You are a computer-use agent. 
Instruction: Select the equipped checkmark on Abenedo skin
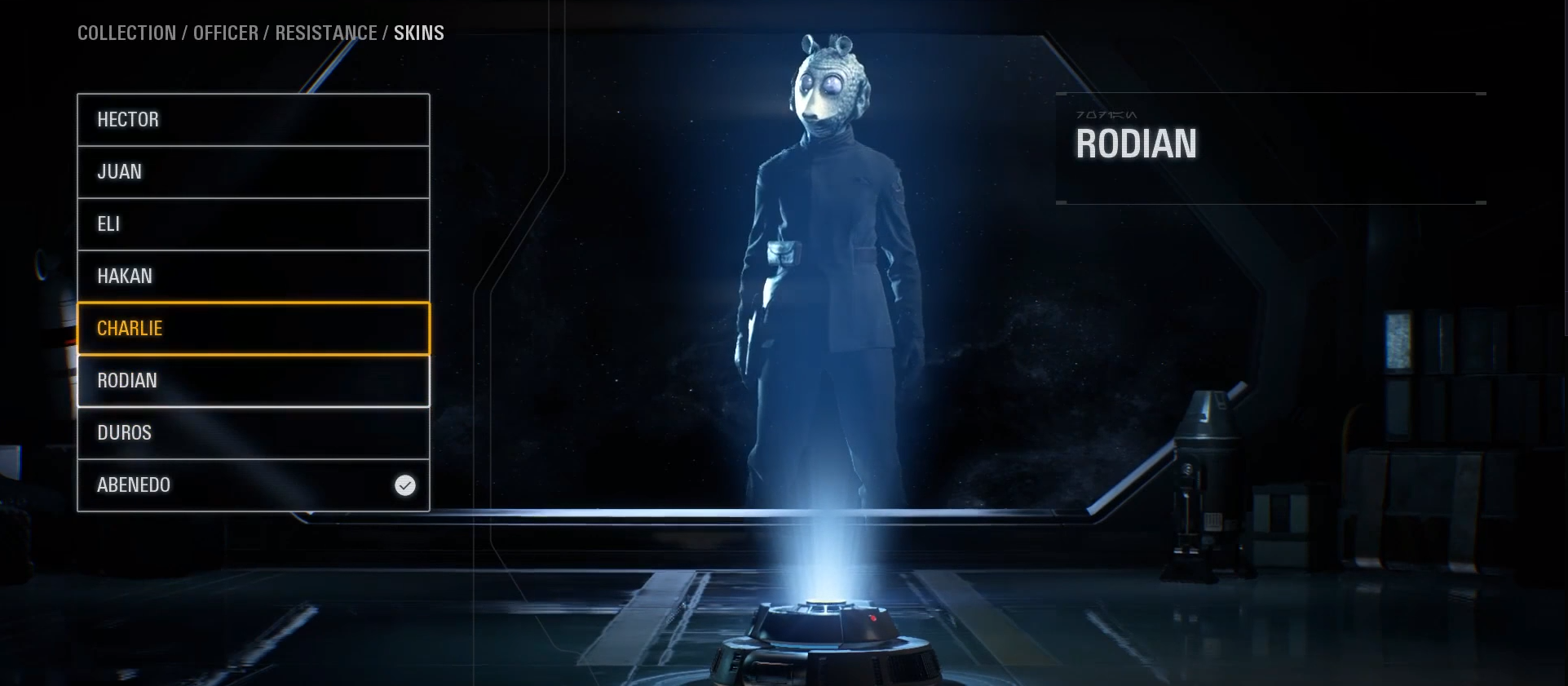(x=405, y=485)
